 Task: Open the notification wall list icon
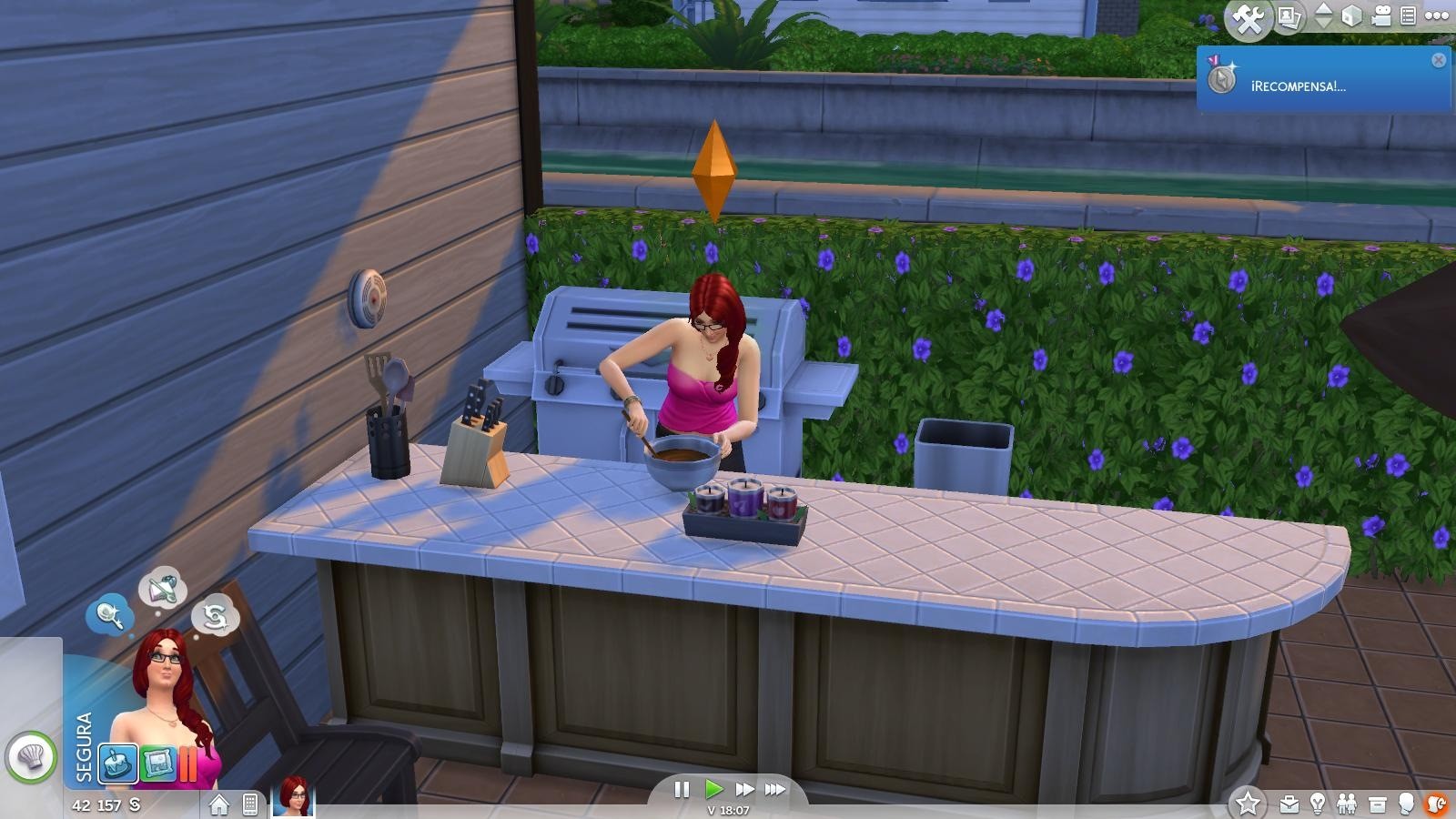(x=1409, y=15)
